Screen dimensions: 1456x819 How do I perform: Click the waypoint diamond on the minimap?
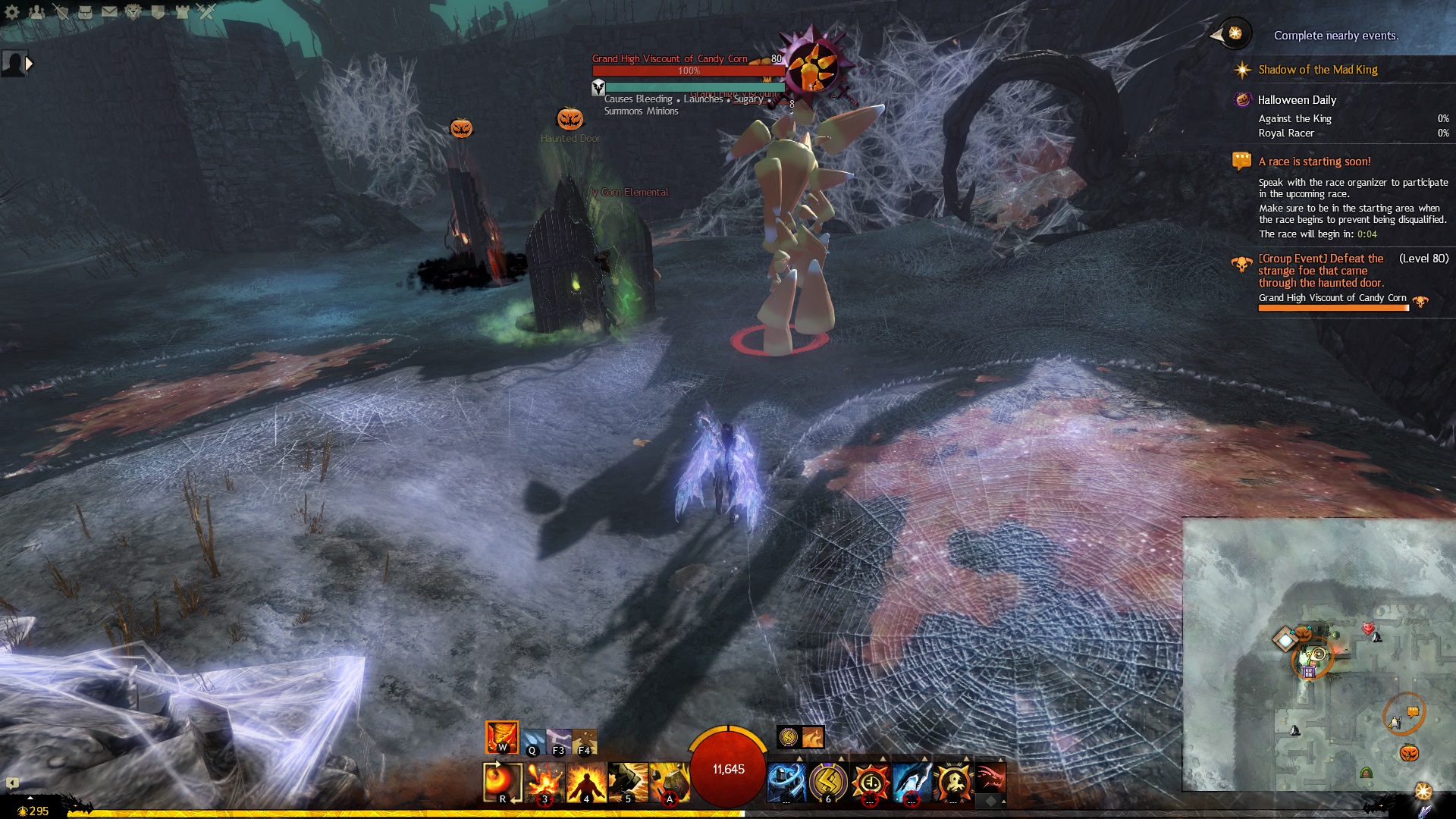coord(1285,639)
